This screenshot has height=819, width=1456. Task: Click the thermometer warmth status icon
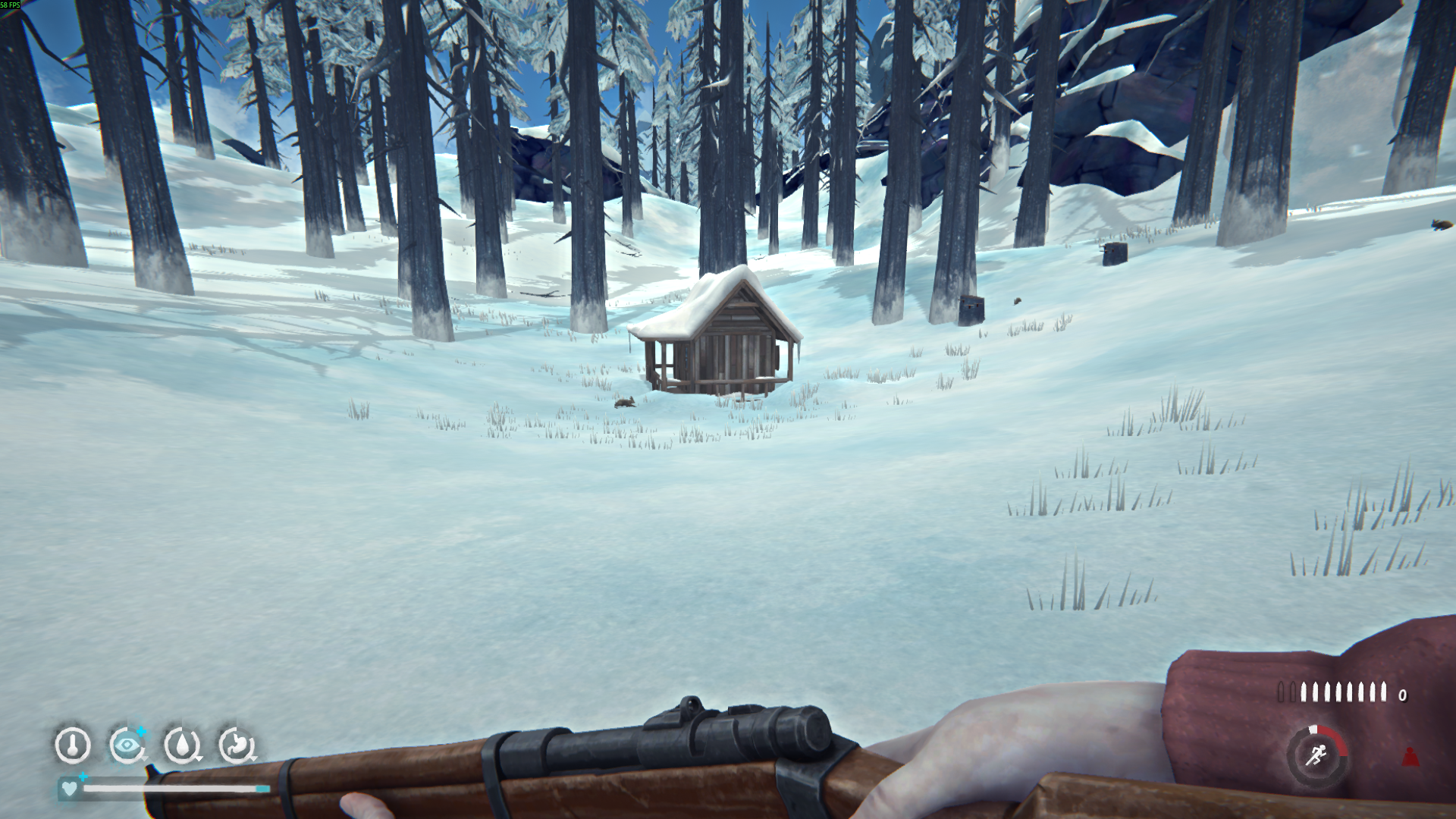coord(73,745)
